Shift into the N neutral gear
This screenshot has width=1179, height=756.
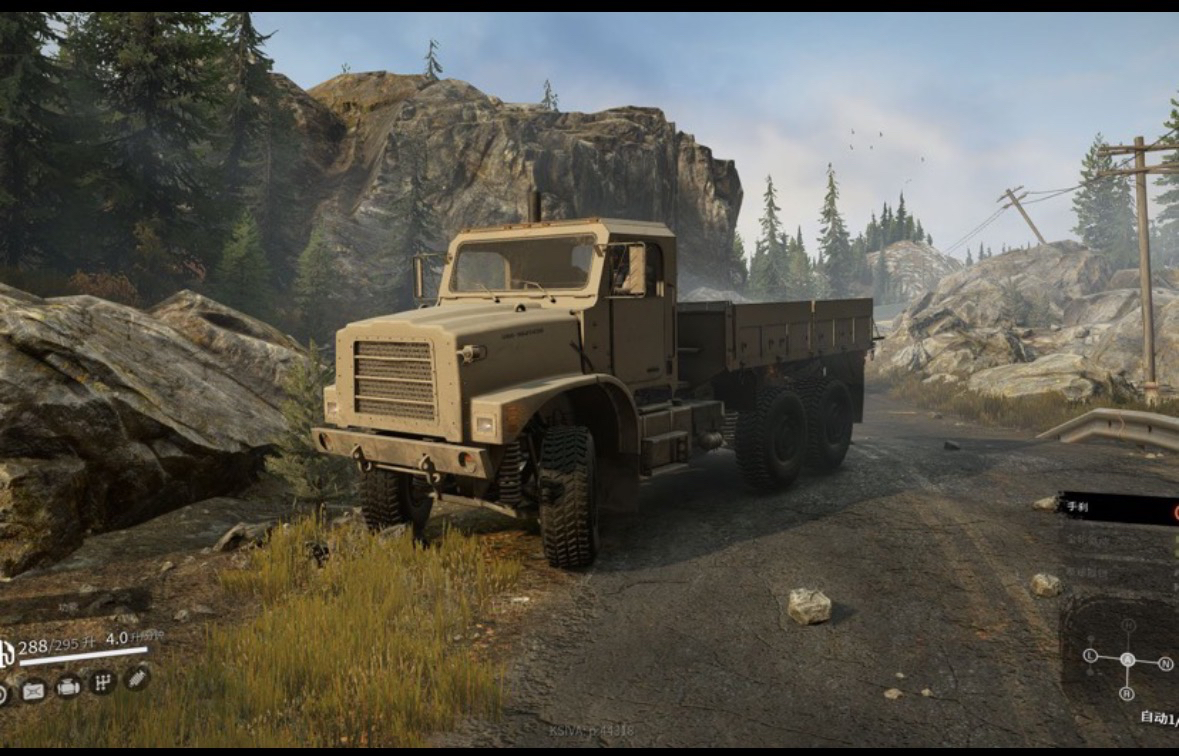point(1165,662)
